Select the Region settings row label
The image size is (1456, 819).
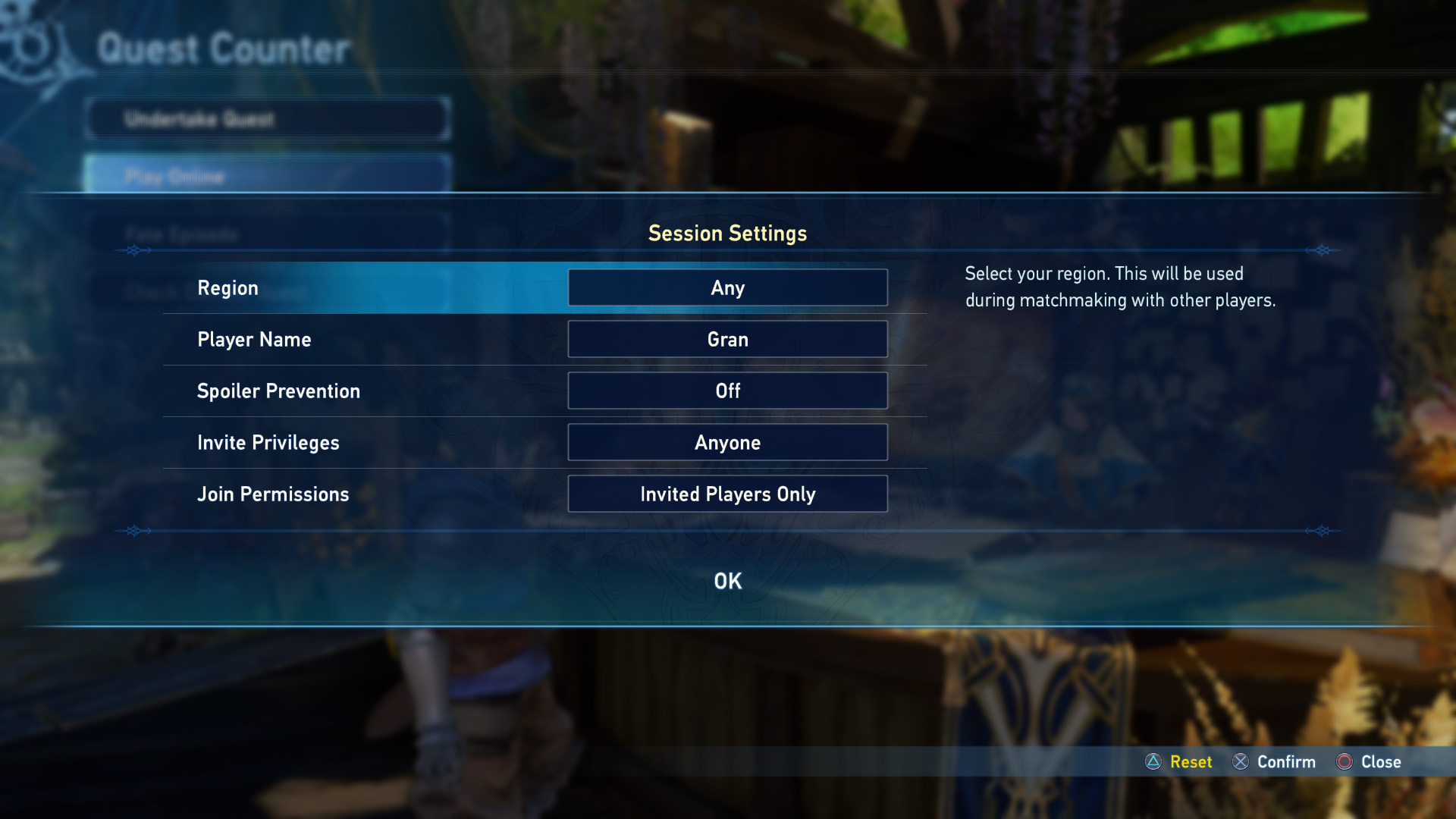[x=227, y=288]
